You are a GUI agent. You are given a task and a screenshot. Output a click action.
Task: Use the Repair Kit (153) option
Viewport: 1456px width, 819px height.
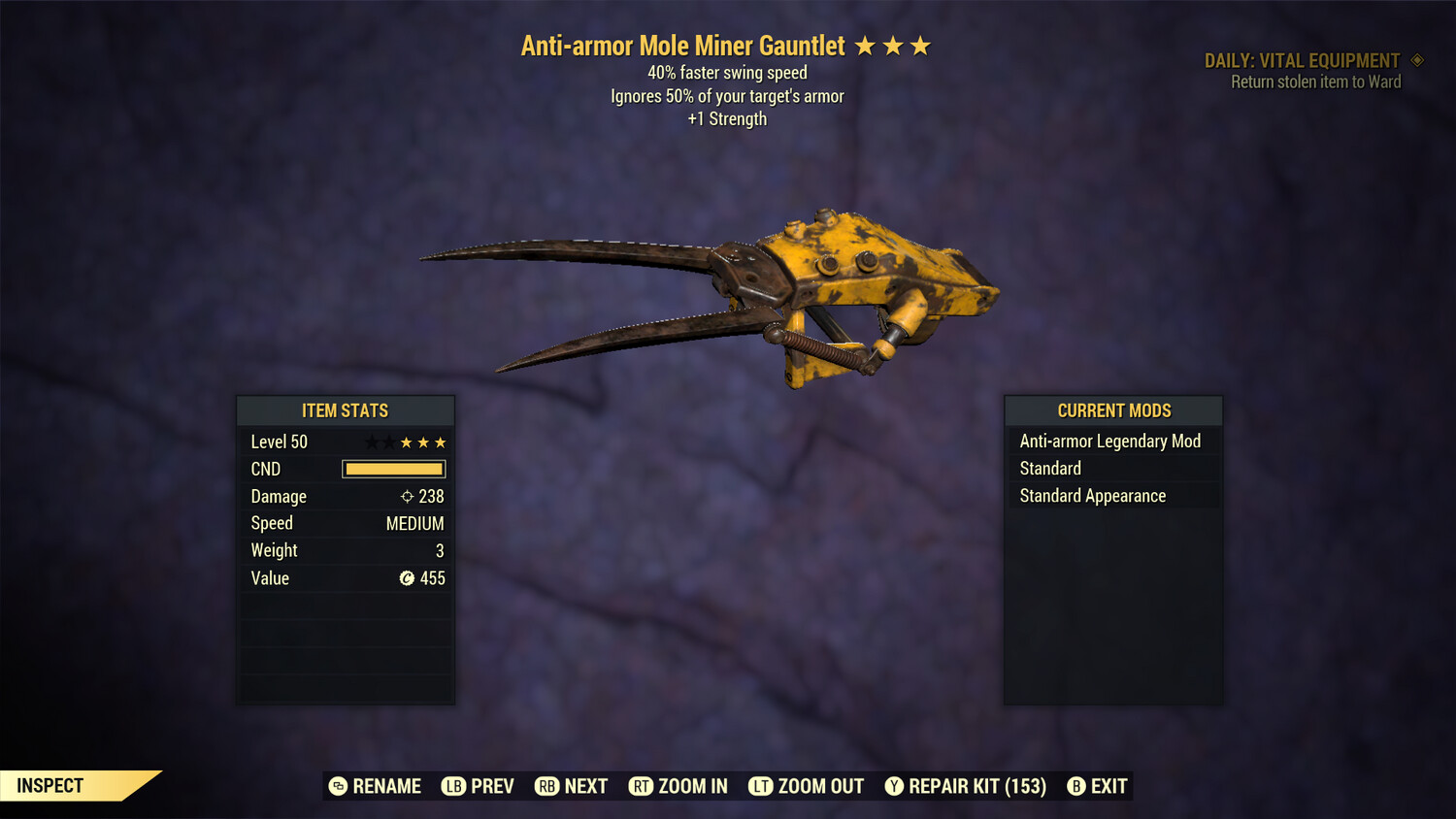pyautogui.click(x=966, y=786)
